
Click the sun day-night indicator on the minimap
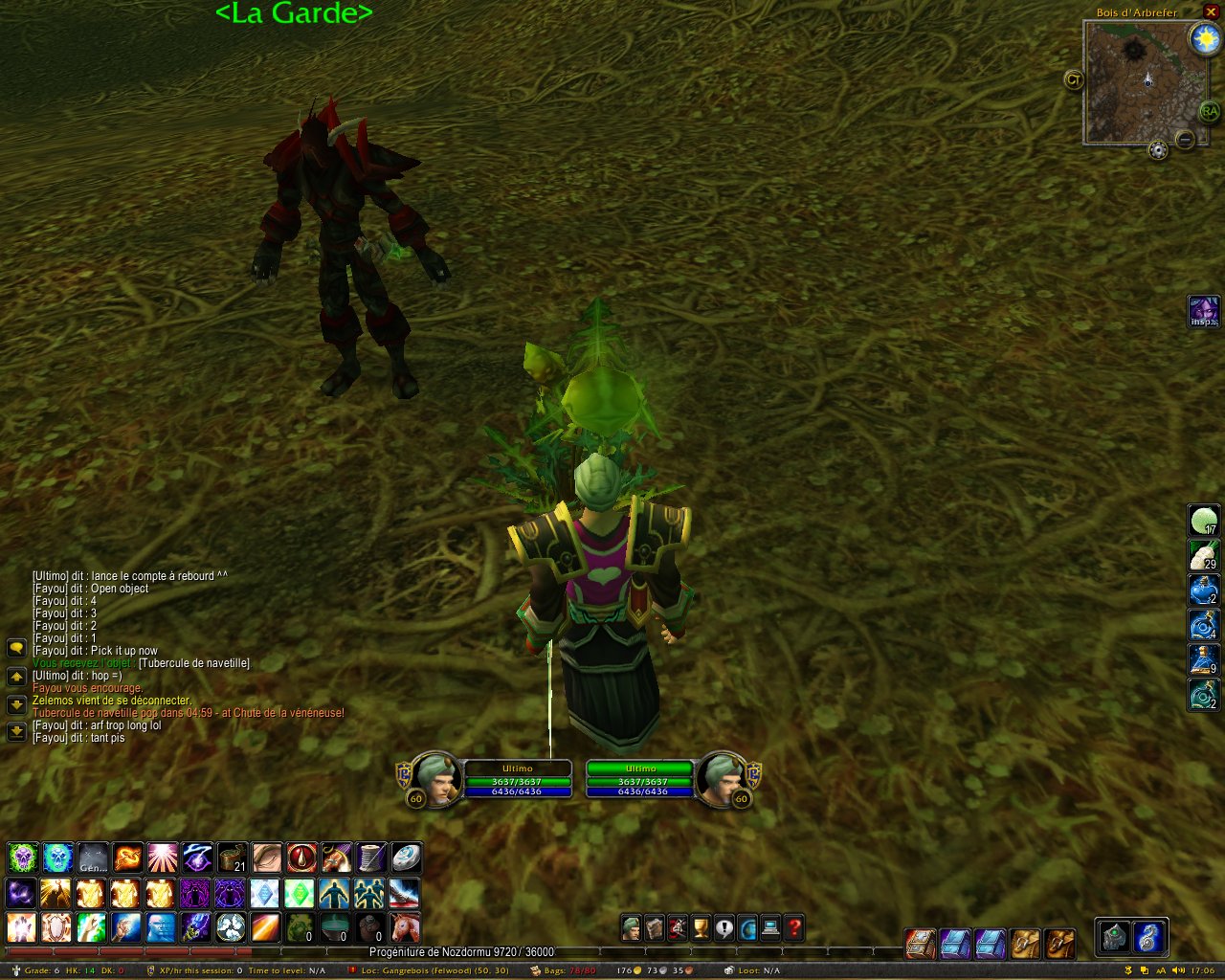[x=1204, y=39]
